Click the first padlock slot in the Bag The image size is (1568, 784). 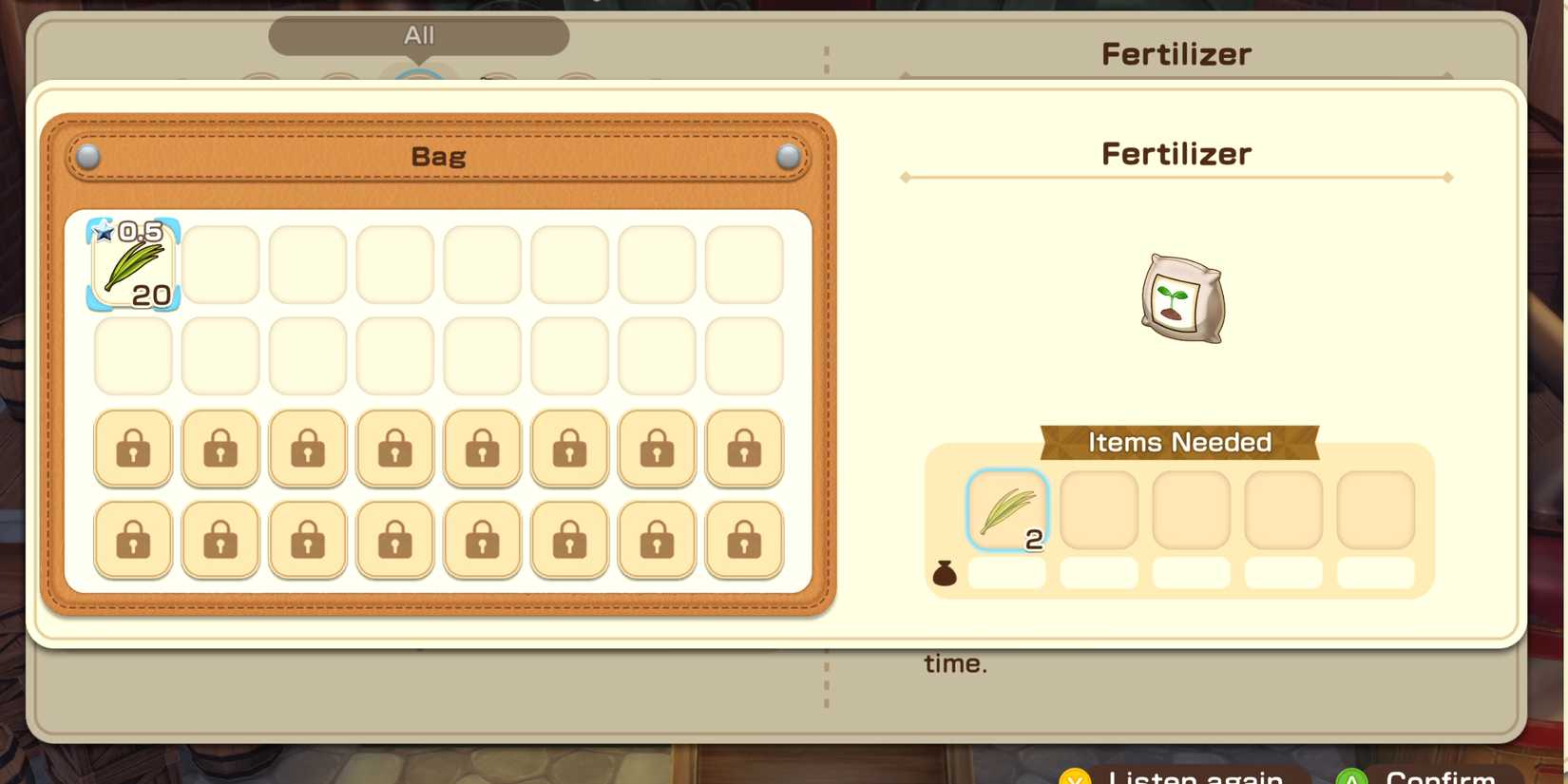132,449
